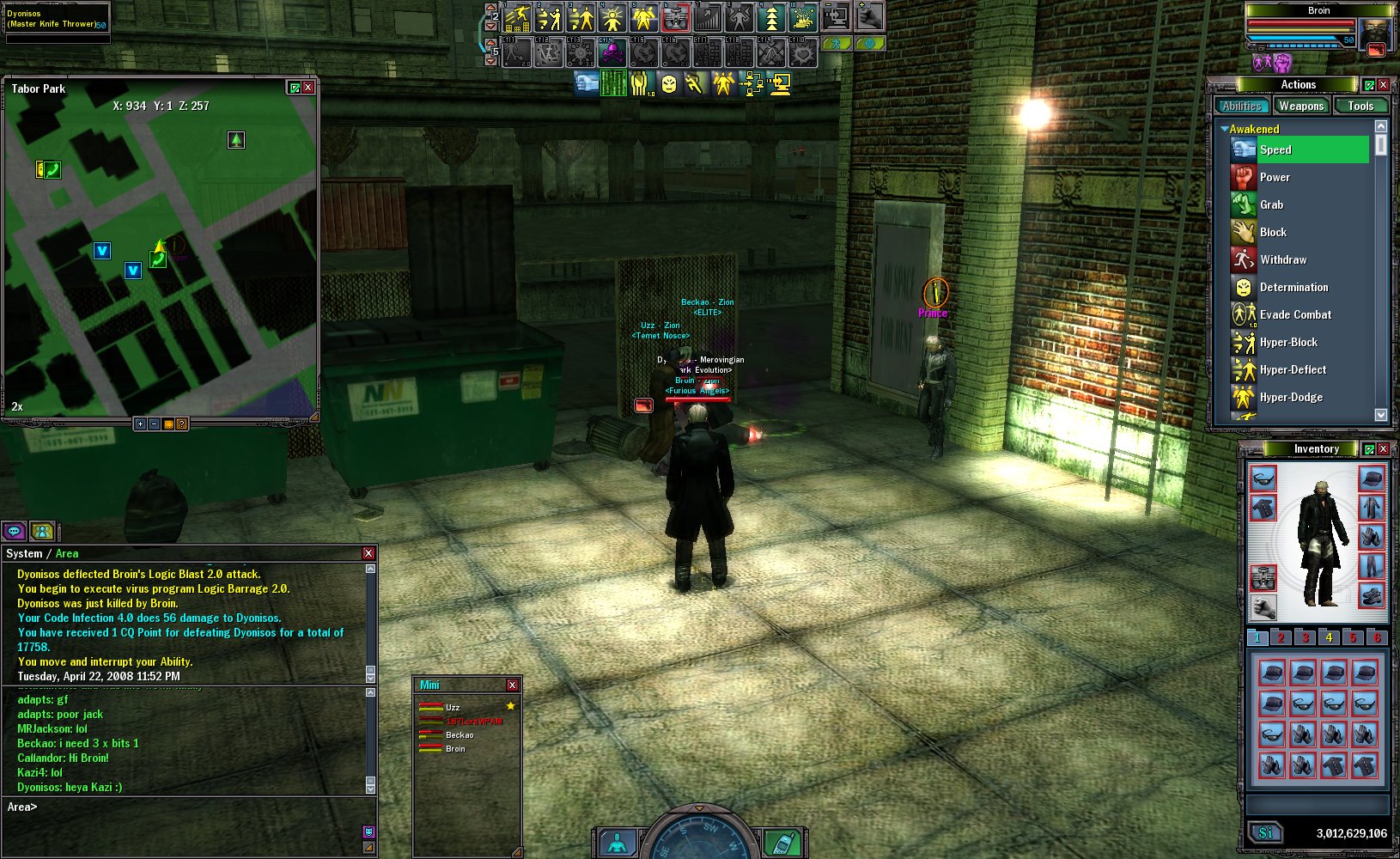Select Grab from the abilities list
This screenshot has height=859, width=1400.
pos(1271,204)
